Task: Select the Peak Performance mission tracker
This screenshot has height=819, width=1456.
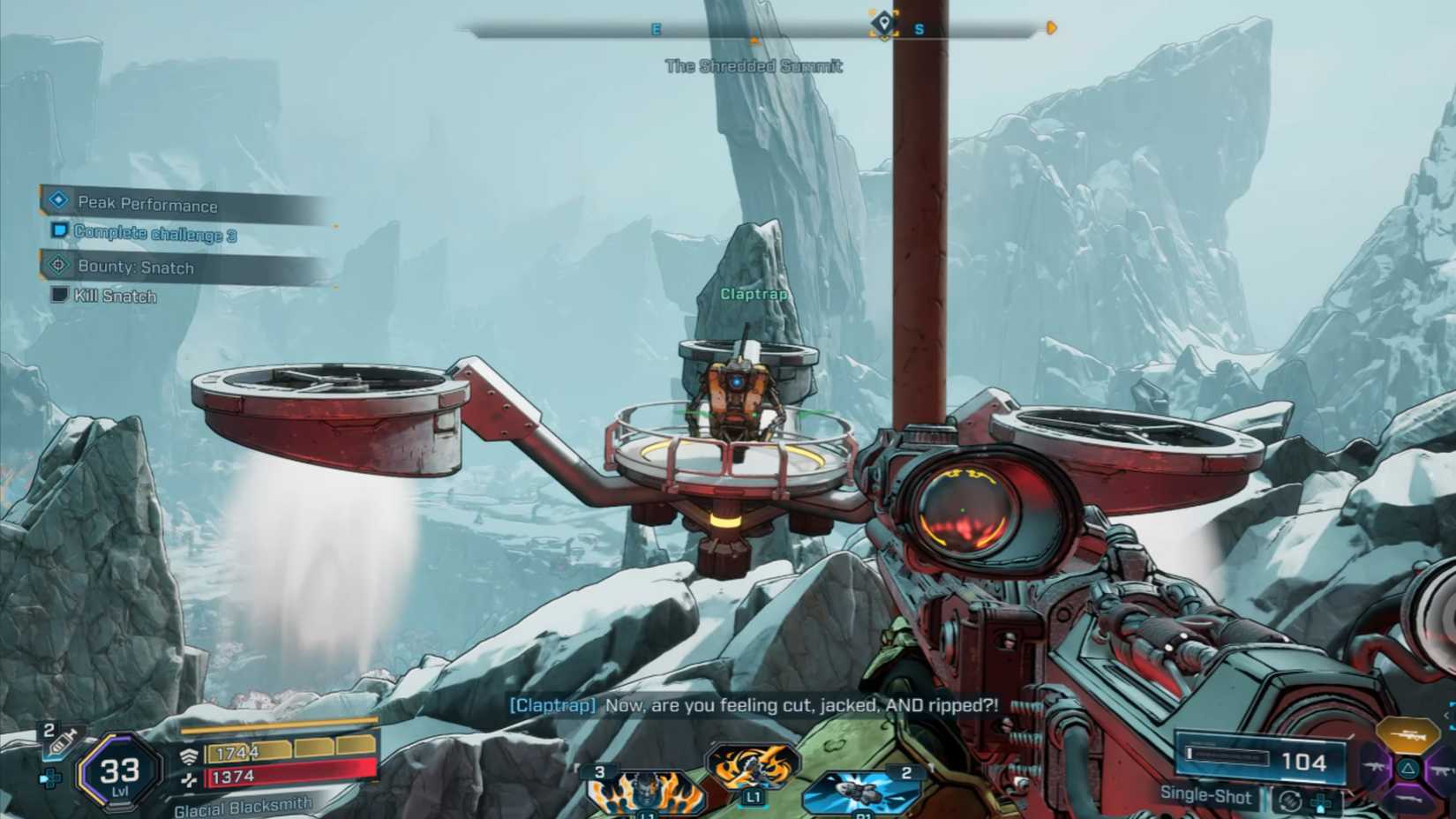Action: [x=146, y=204]
